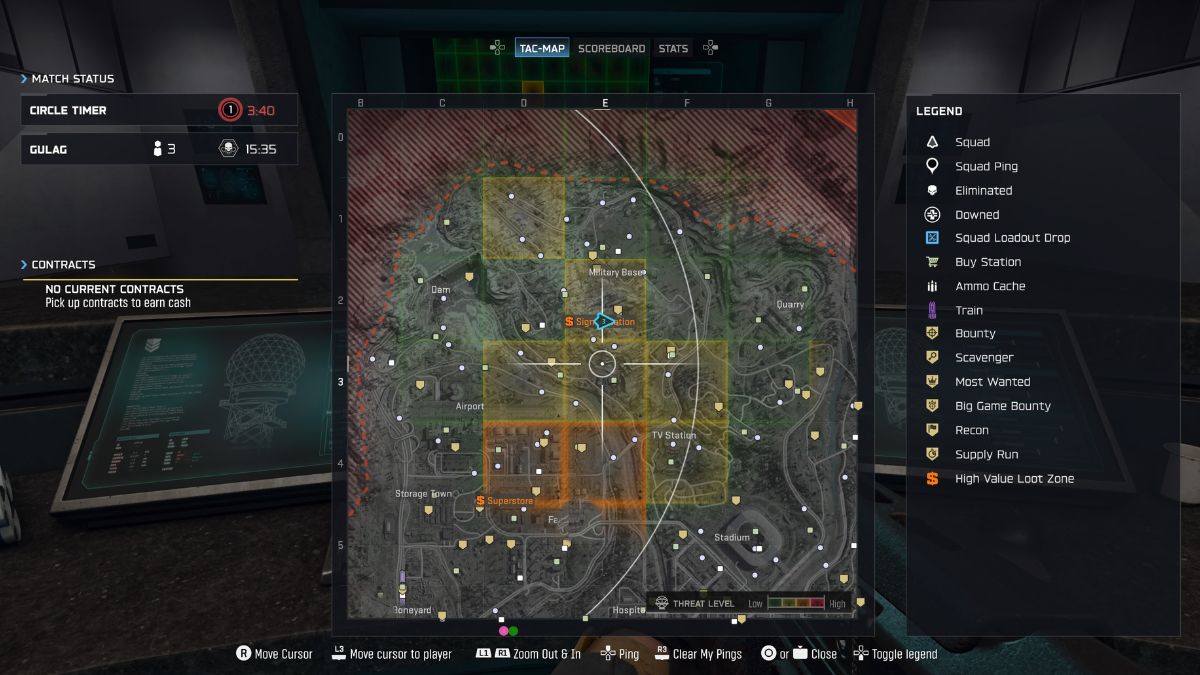Click the Storage Town map label
Viewport: 1200px width, 675px height.
pos(425,494)
